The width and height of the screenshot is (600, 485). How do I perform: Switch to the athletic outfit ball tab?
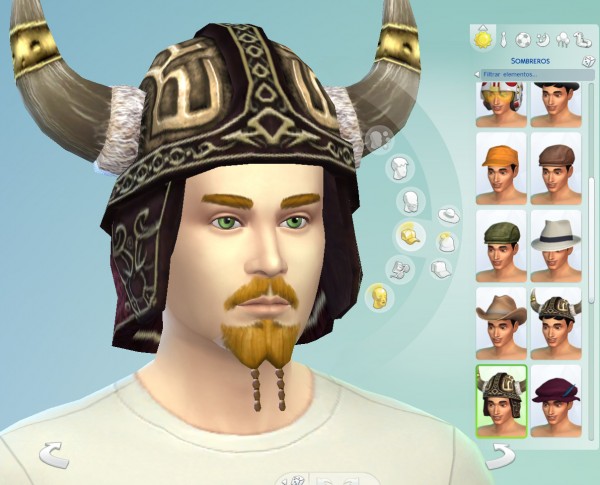(x=525, y=40)
